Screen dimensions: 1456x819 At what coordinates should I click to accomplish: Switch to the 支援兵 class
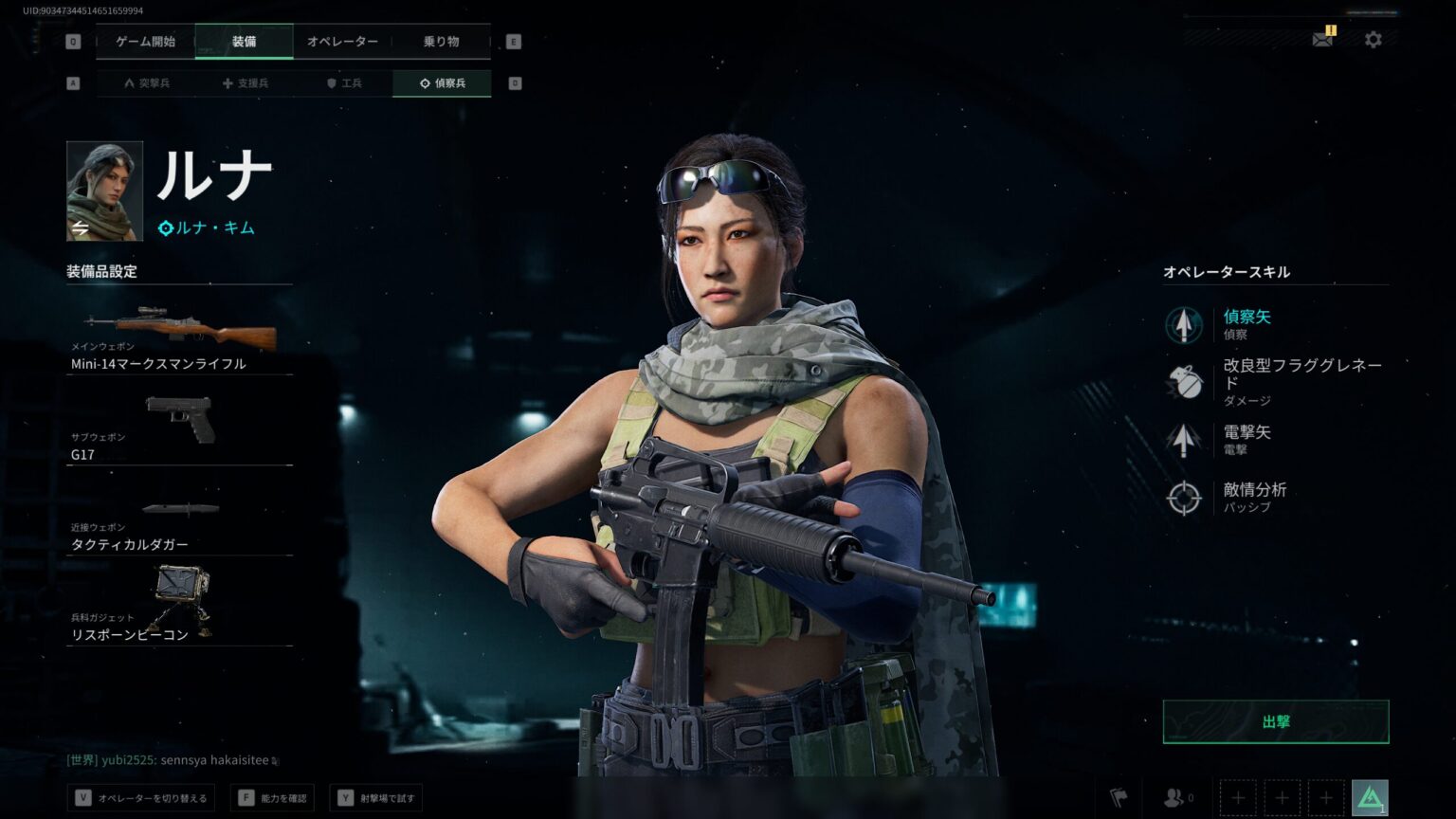246,83
